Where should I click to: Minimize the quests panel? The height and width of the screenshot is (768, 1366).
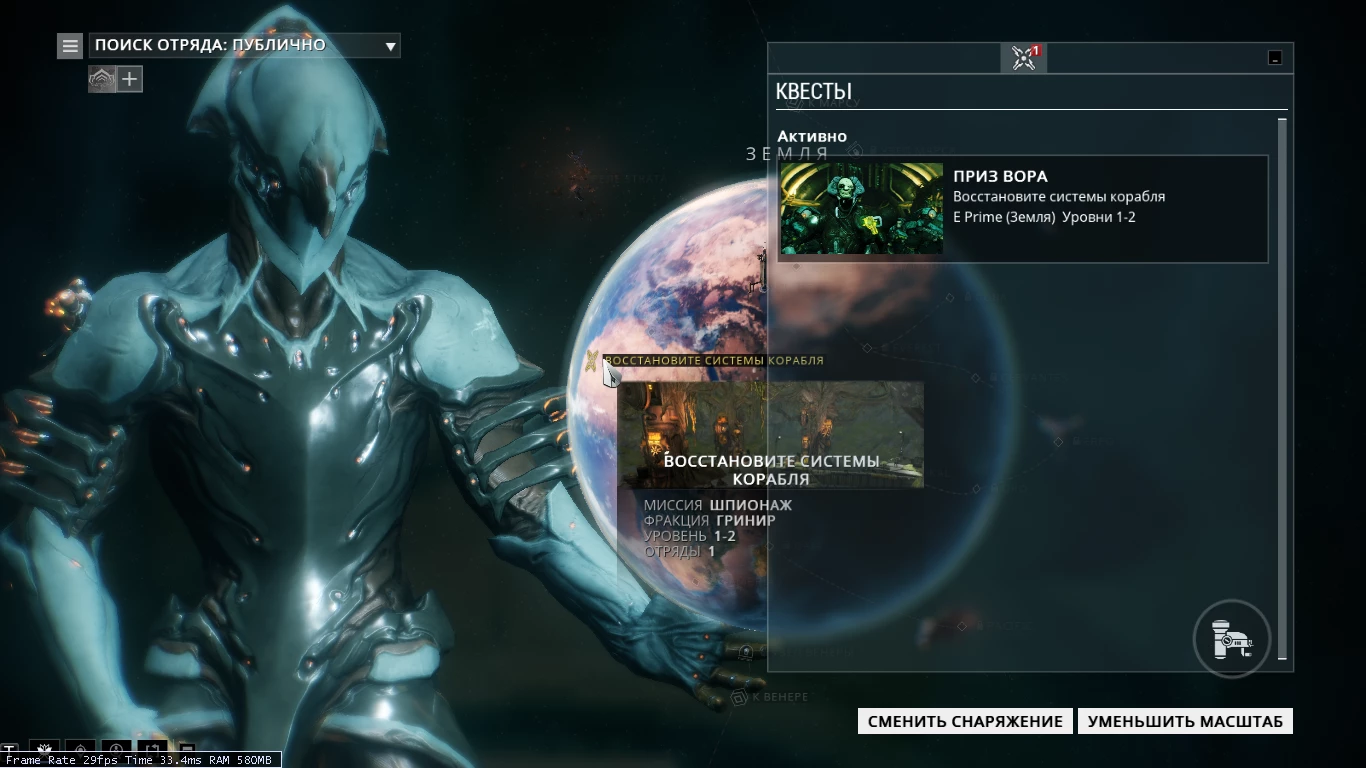click(1275, 58)
